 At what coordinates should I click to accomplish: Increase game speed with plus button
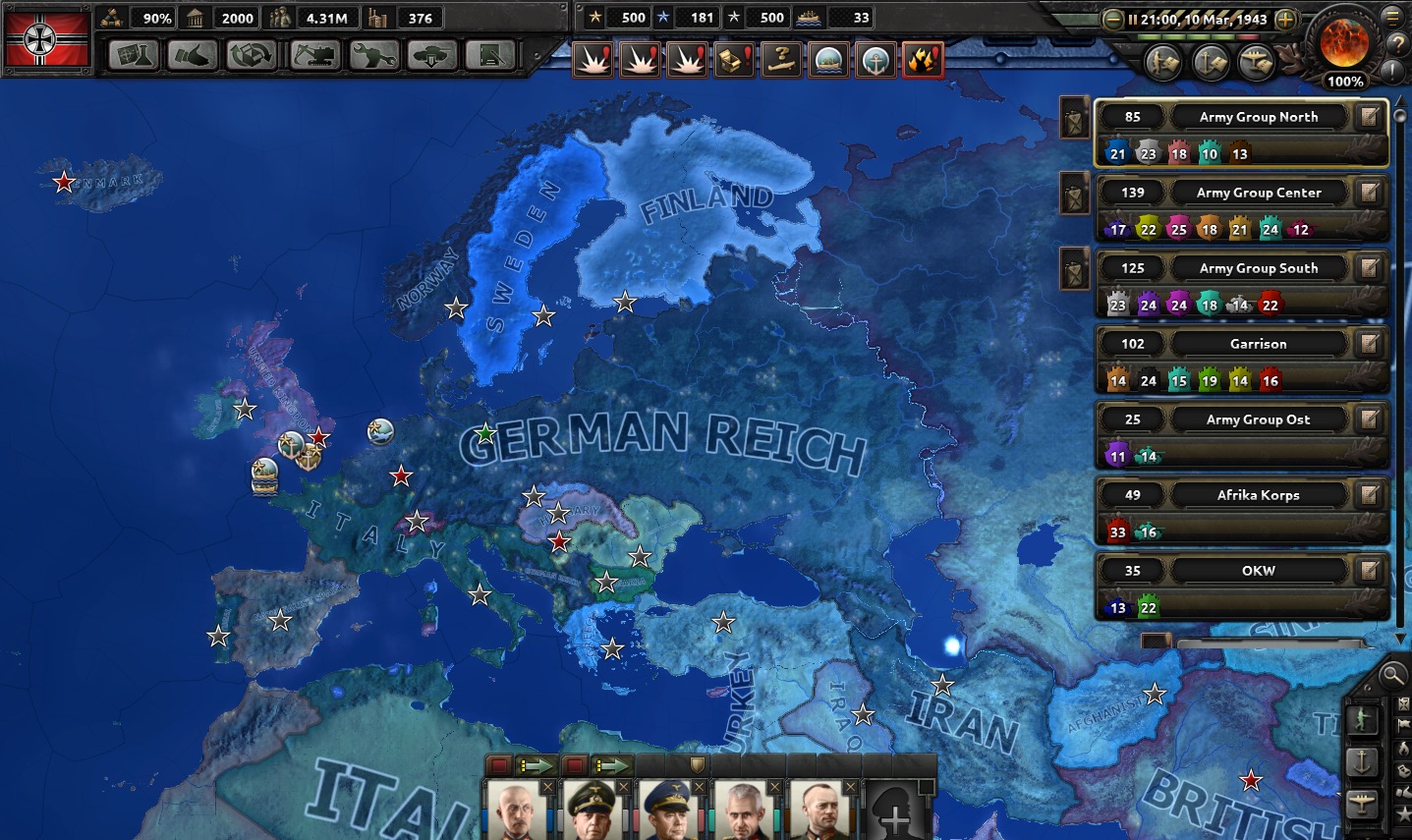click(1285, 19)
